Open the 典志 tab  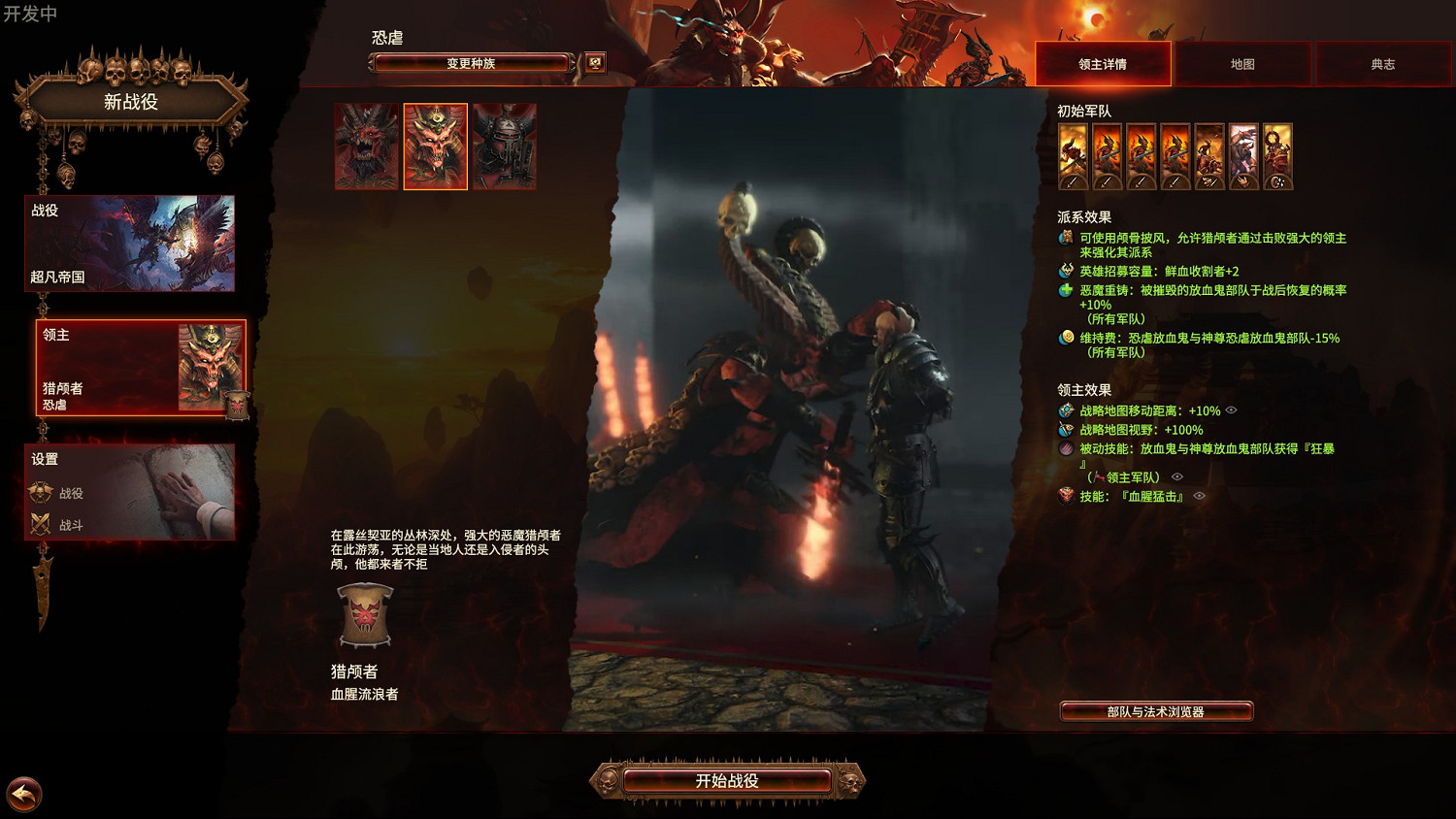(x=1382, y=64)
